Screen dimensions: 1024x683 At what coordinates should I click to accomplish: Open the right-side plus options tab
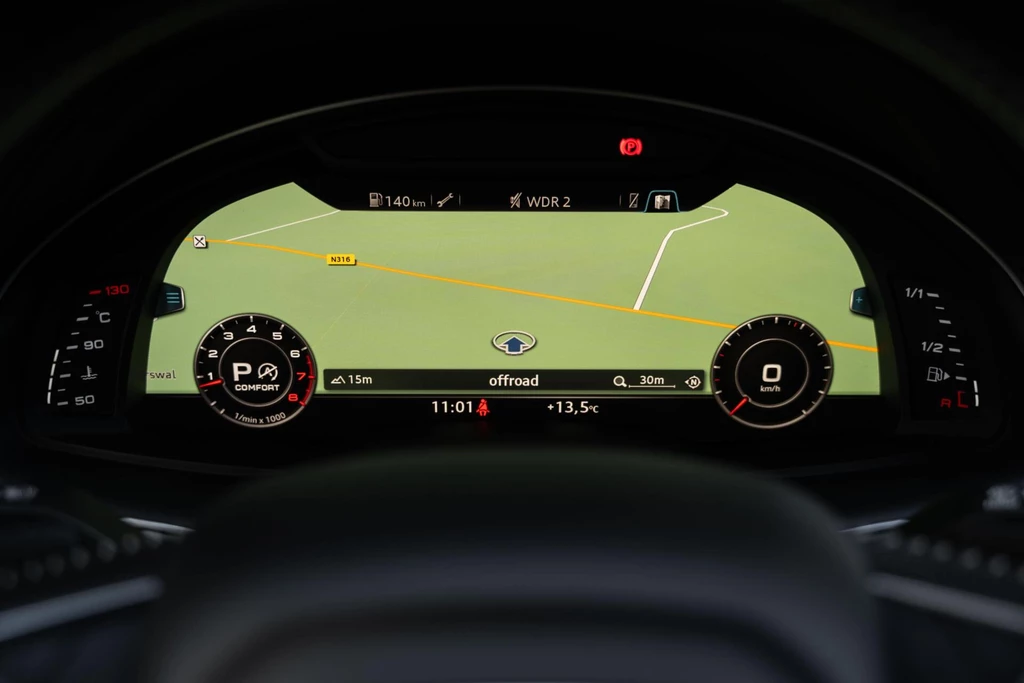coord(861,299)
